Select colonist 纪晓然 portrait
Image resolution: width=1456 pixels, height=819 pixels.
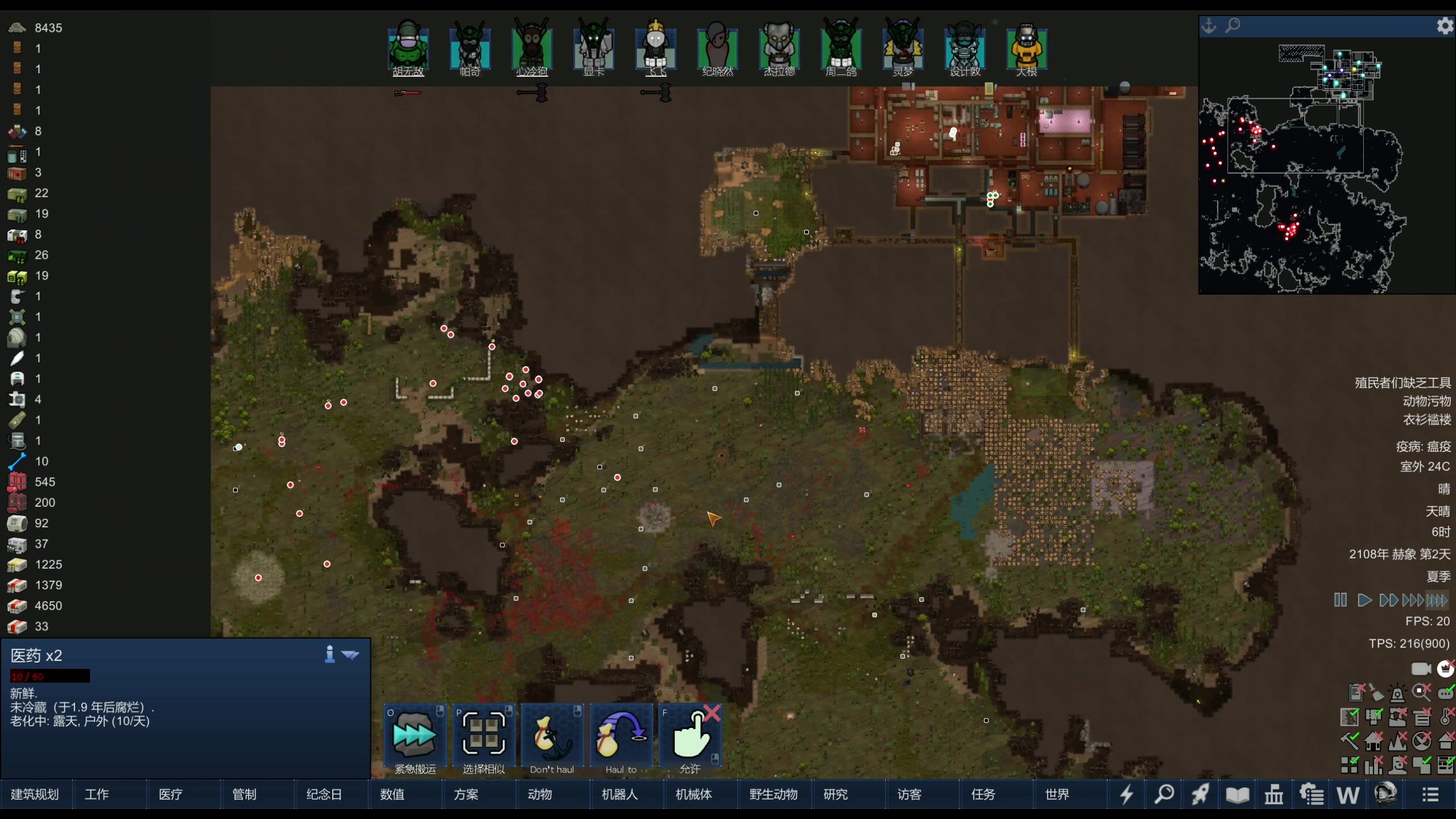pos(717,47)
